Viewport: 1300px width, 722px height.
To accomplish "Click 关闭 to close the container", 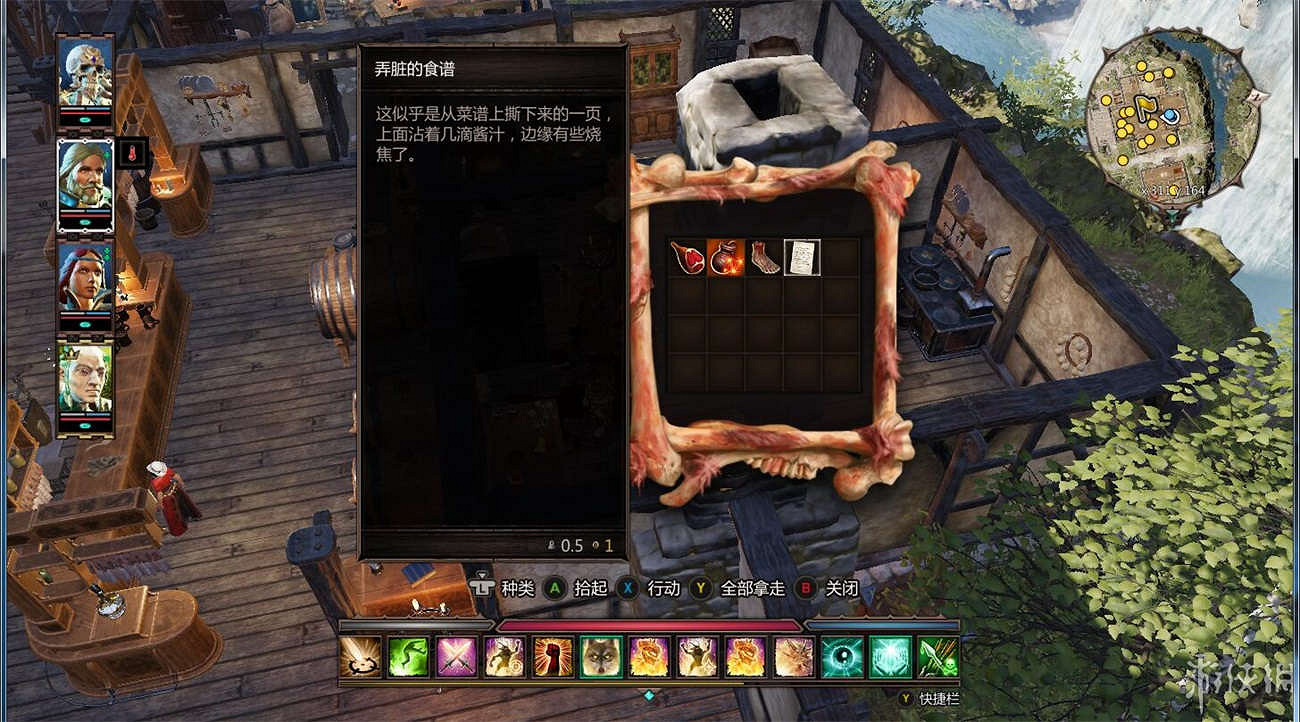I will (843, 589).
